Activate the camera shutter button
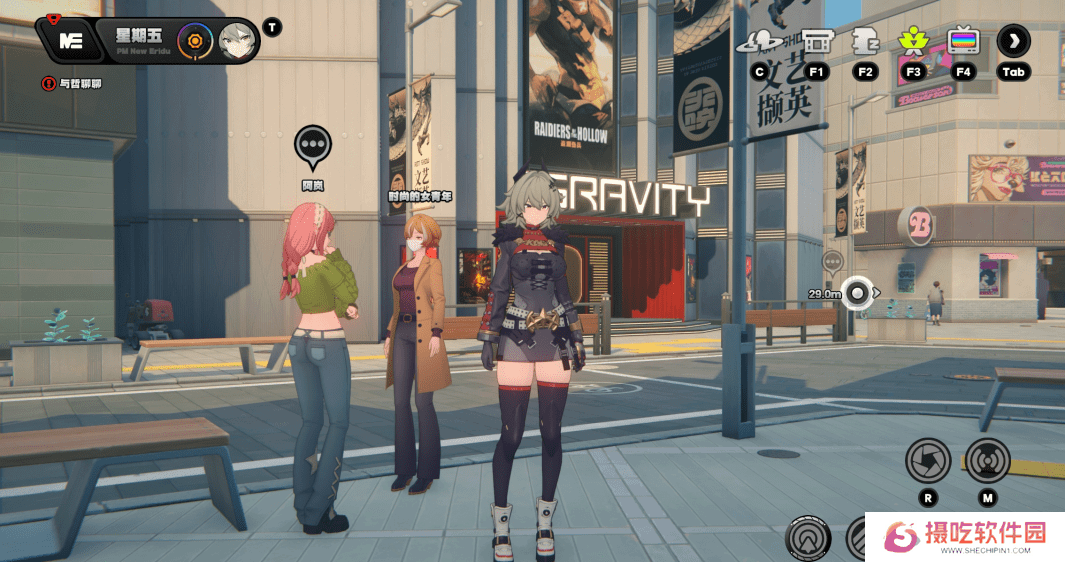The image size is (1065, 562). [927, 461]
